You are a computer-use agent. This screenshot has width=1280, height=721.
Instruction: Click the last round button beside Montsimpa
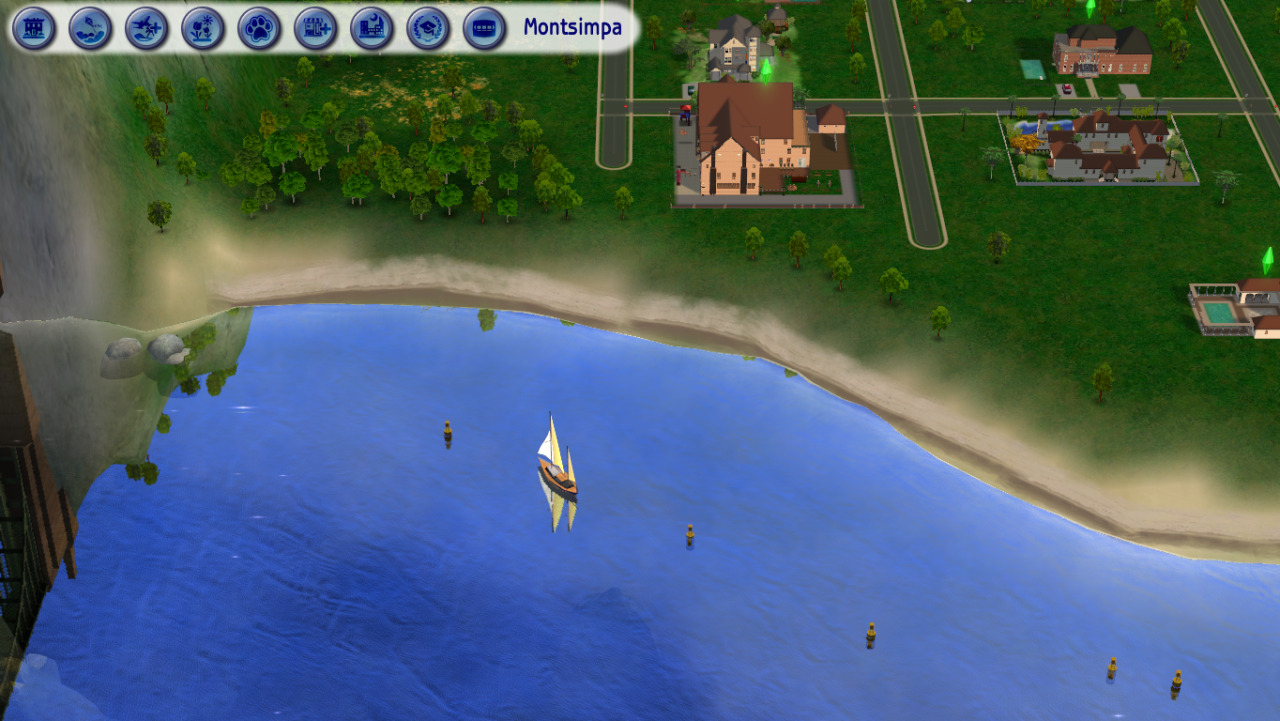pos(484,28)
